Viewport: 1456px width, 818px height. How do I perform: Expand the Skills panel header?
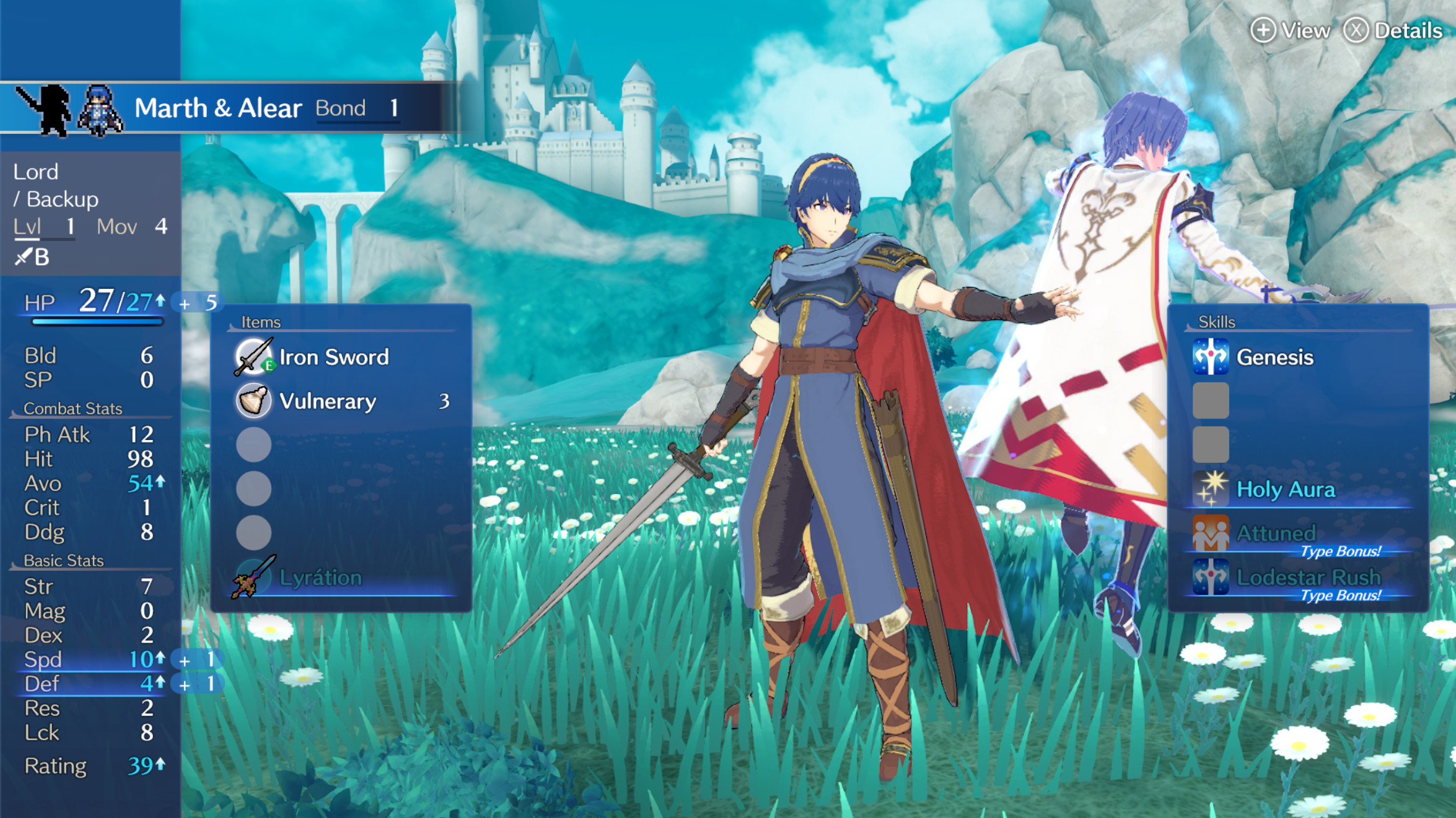point(1216,322)
